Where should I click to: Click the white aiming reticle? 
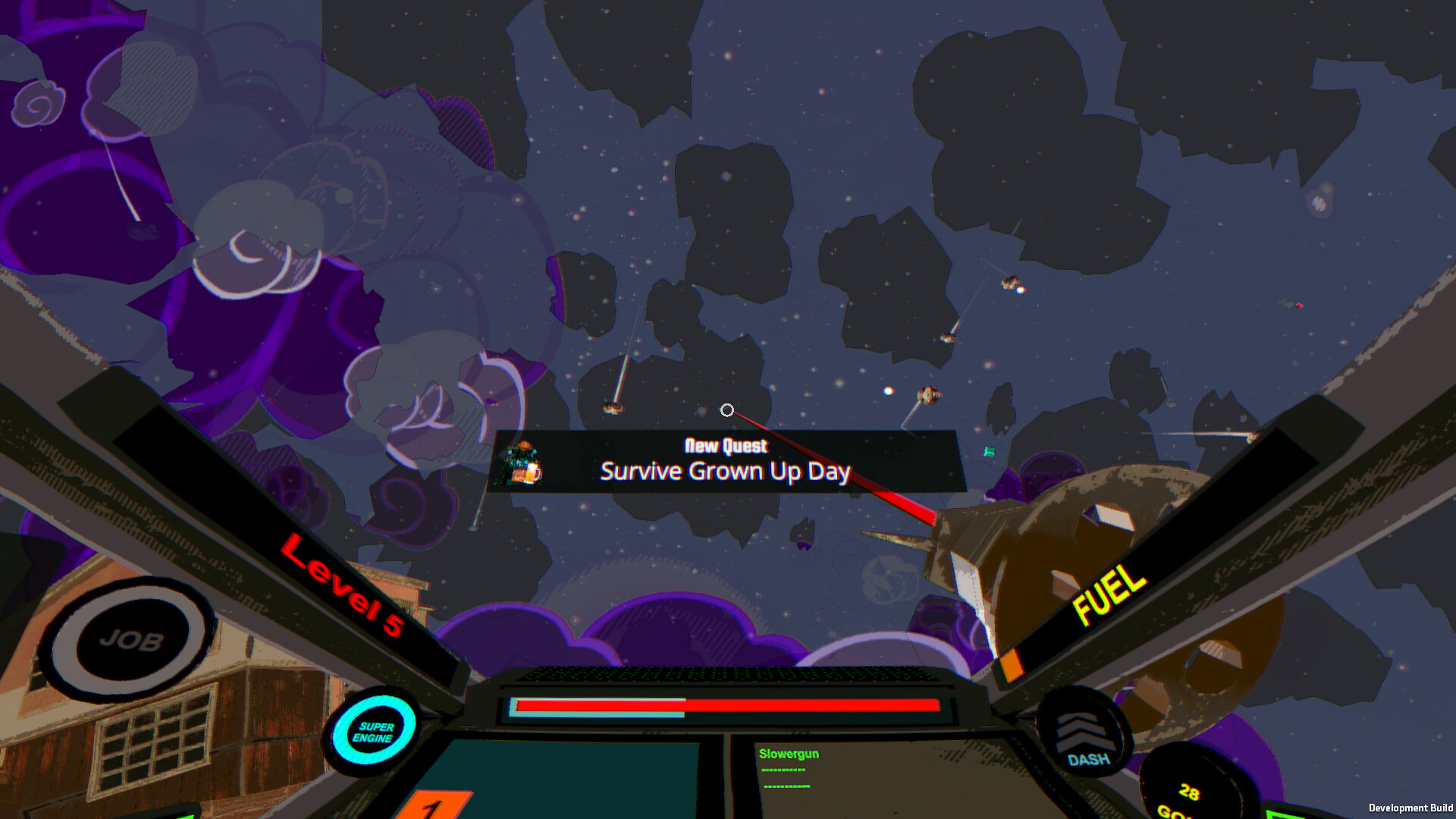click(x=727, y=409)
